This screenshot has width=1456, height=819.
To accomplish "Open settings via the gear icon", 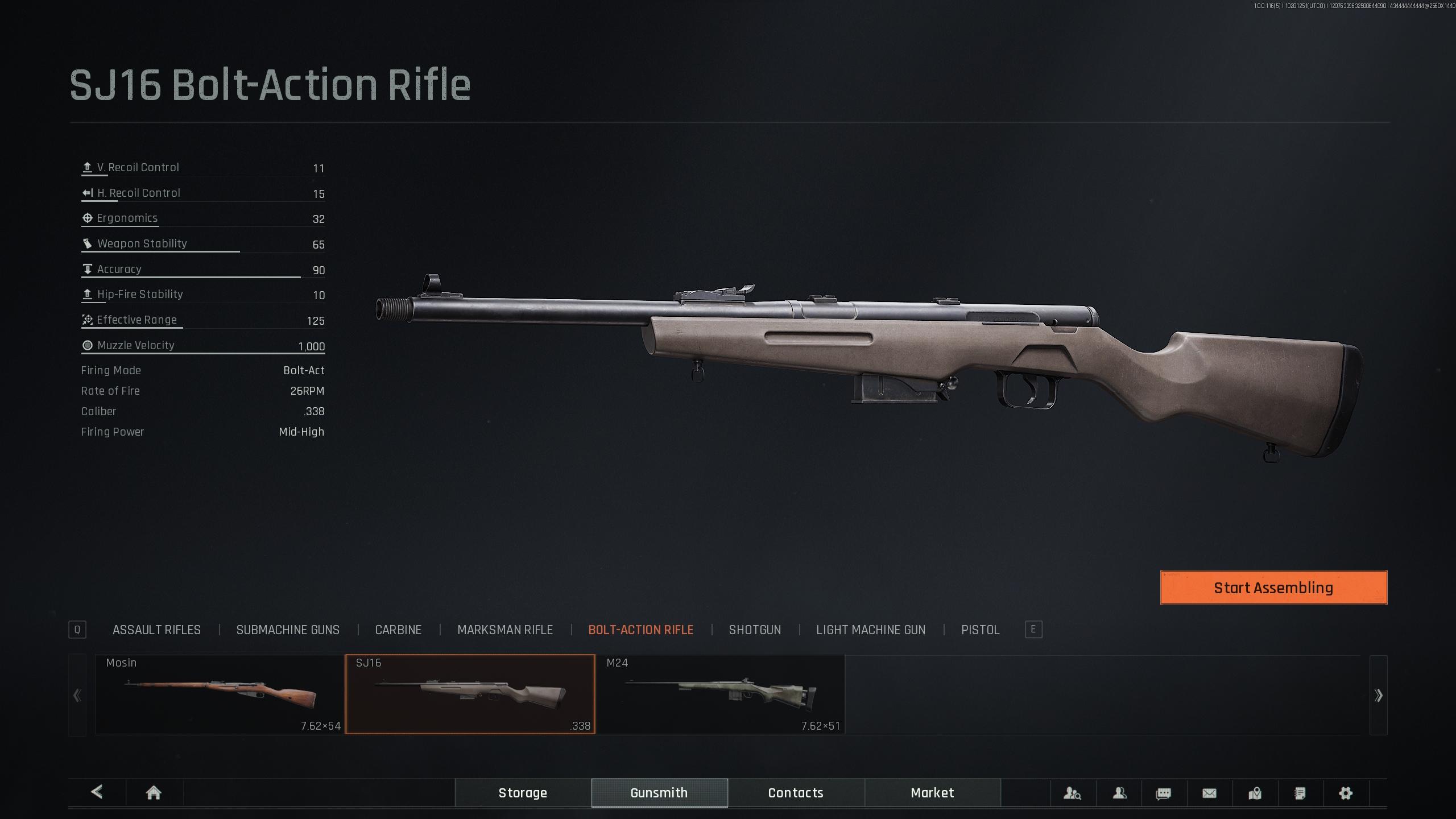I will [x=1345, y=793].
